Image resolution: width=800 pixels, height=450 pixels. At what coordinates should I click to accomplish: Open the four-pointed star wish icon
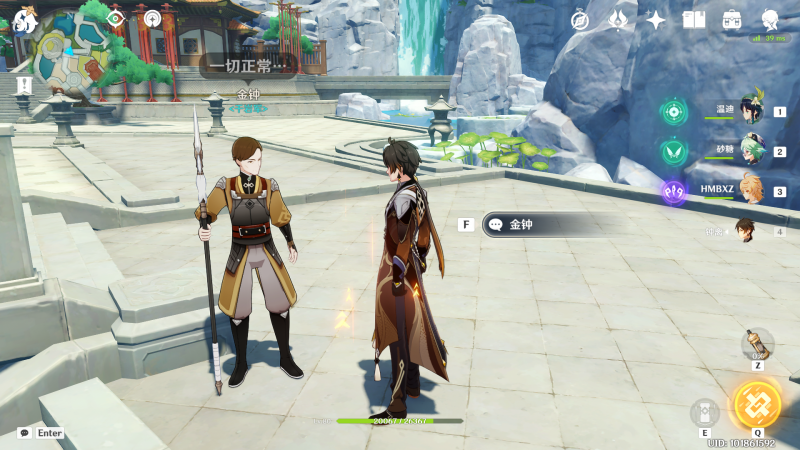pyautogui.click(x=656, y=20)
